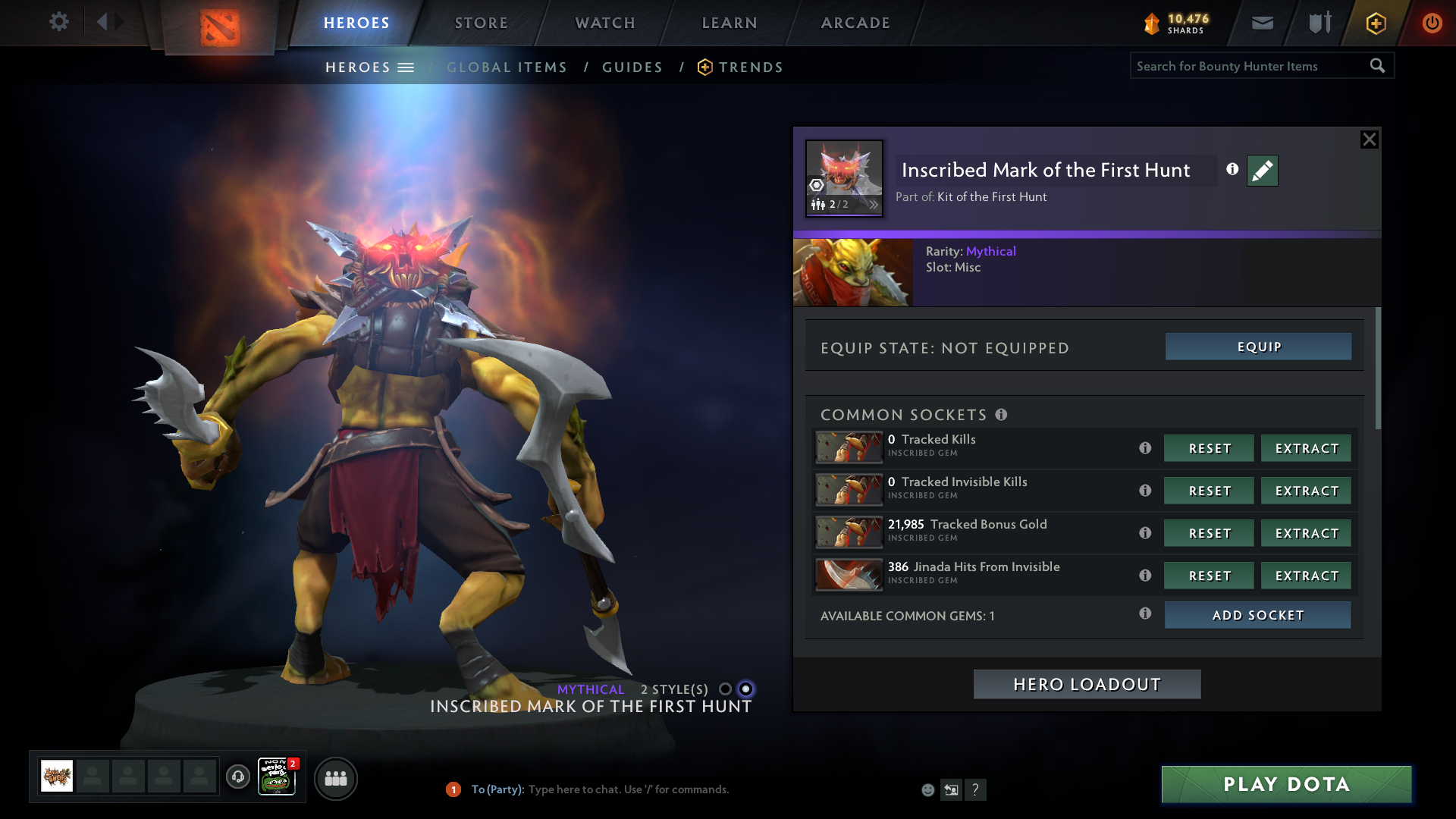Open the settings gear menu
1456x819 pixels.
[x=58, y=22]
